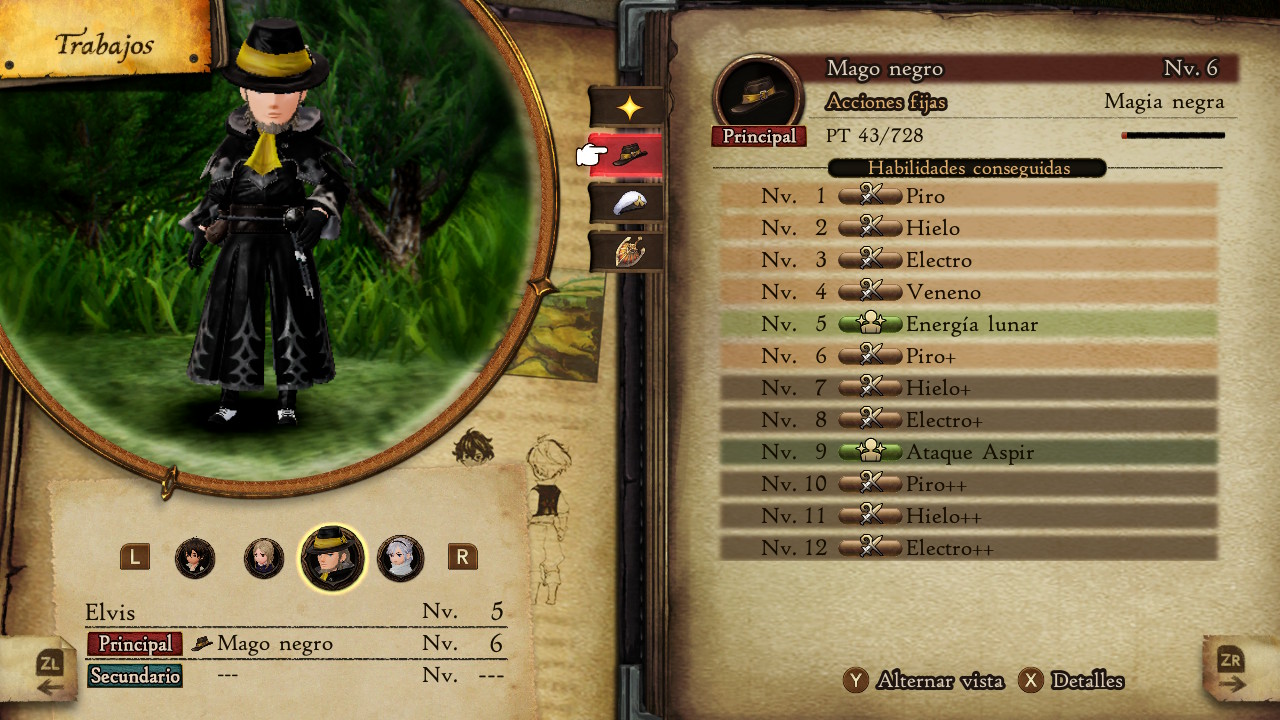Viewport: 1280px width, 720px height.
Task: Select the Principal job row for Elvis
Action: click(297, 644)
